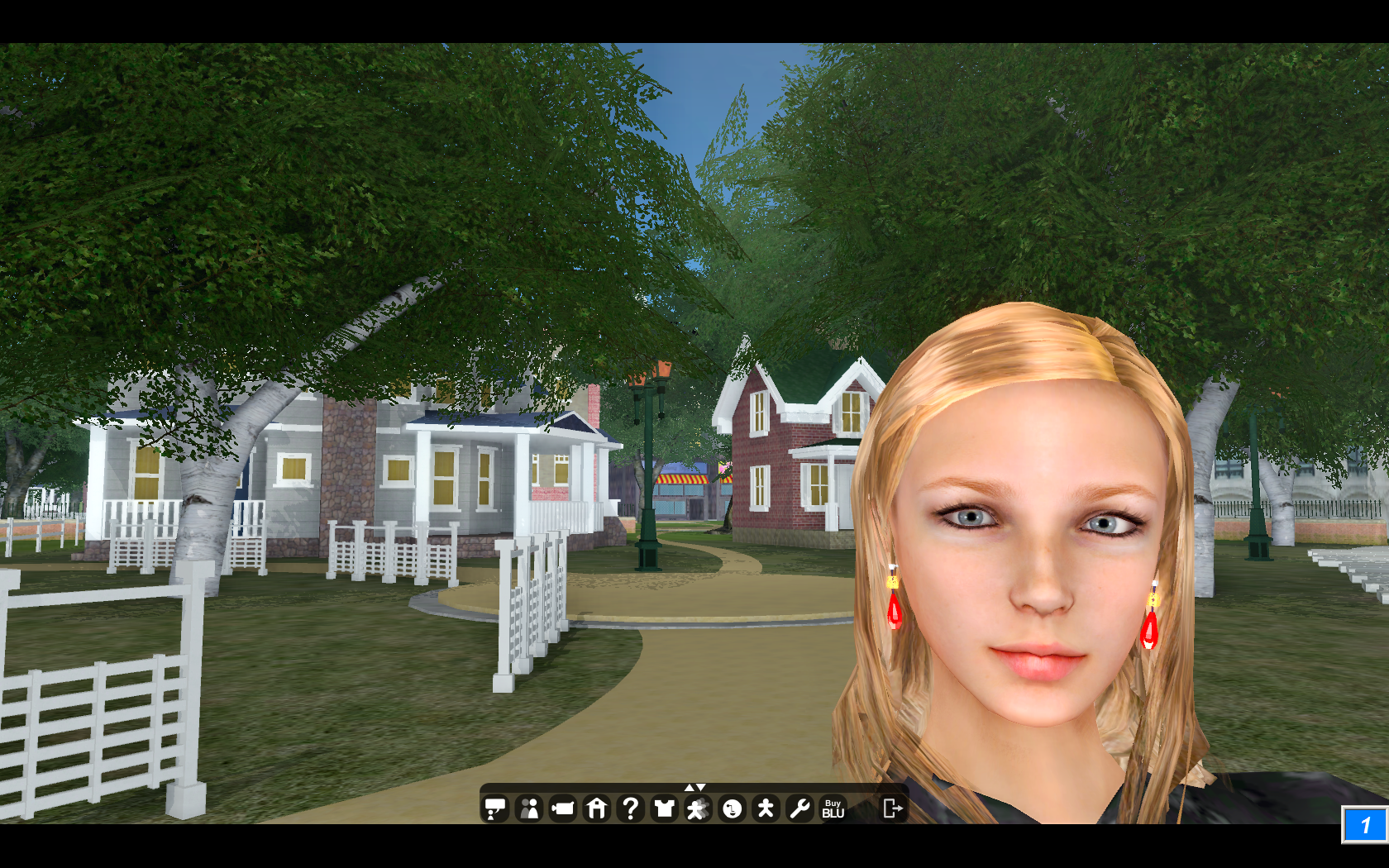Choose the blurred moving figure animation icon
The height and width of the screenshot is (868, 1389).
698,808
